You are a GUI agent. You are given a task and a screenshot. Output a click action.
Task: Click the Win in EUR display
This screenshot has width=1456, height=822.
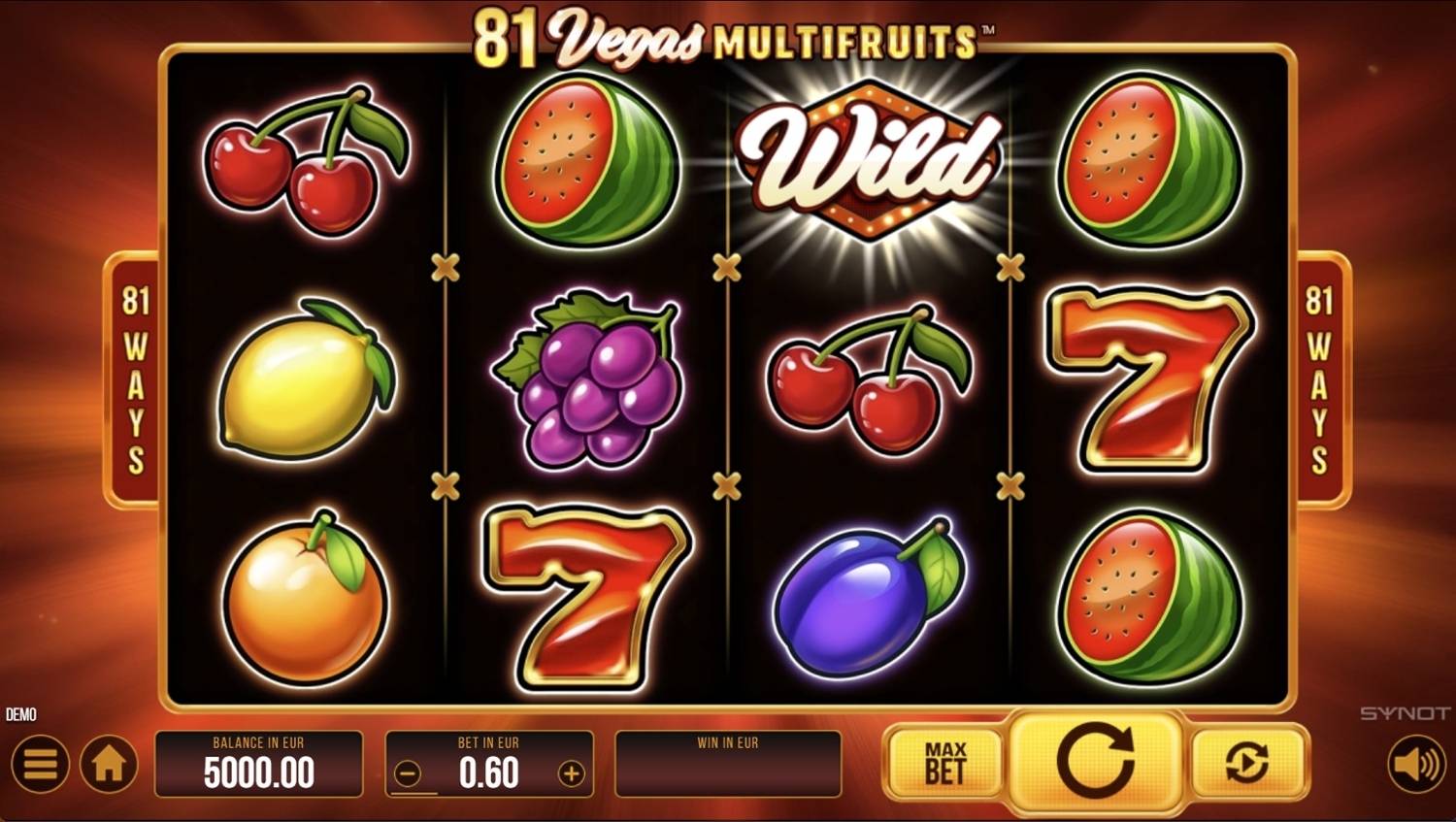click(729, 765)
